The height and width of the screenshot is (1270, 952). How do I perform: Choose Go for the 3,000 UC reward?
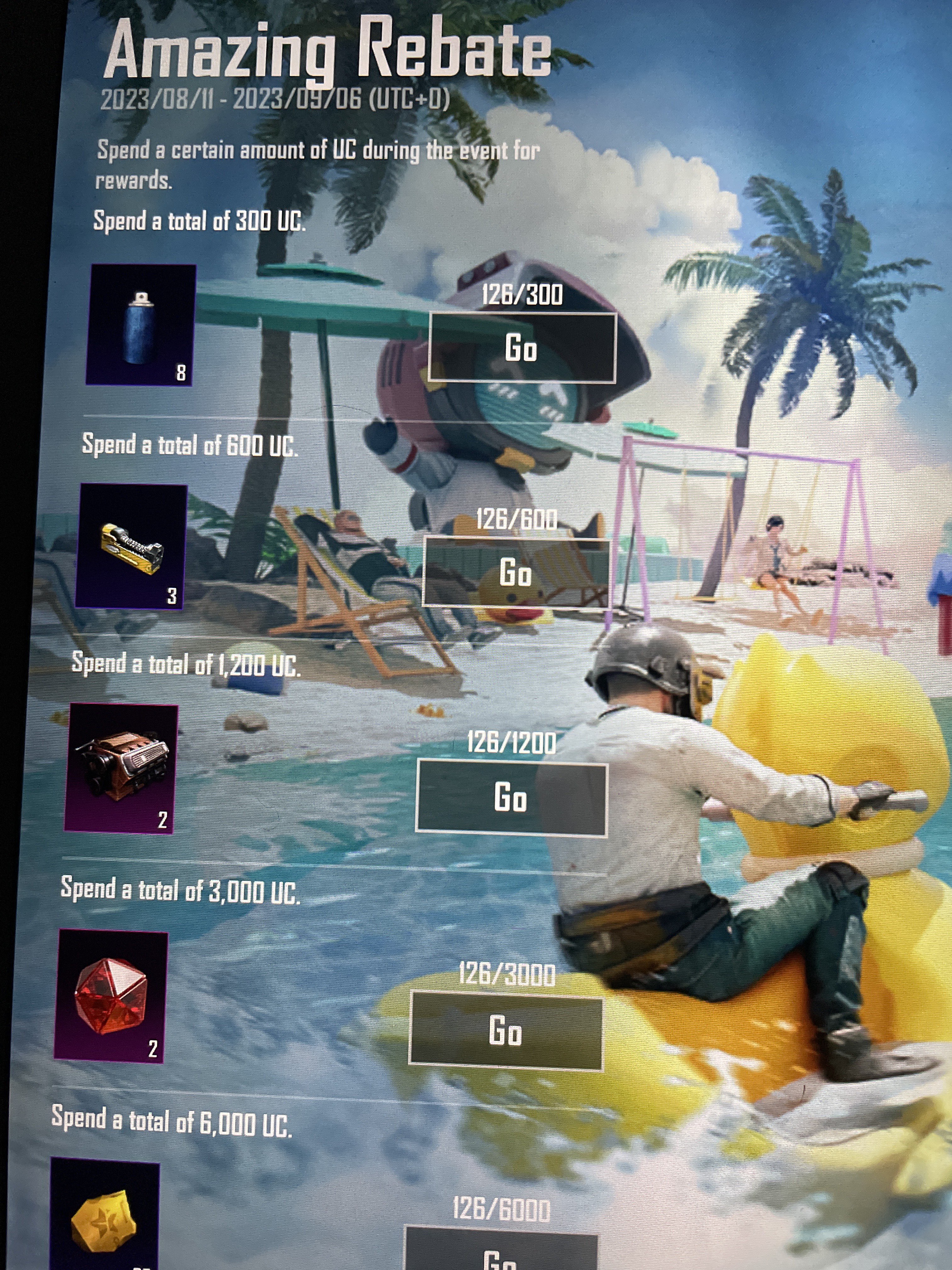tap(506, 1031)
